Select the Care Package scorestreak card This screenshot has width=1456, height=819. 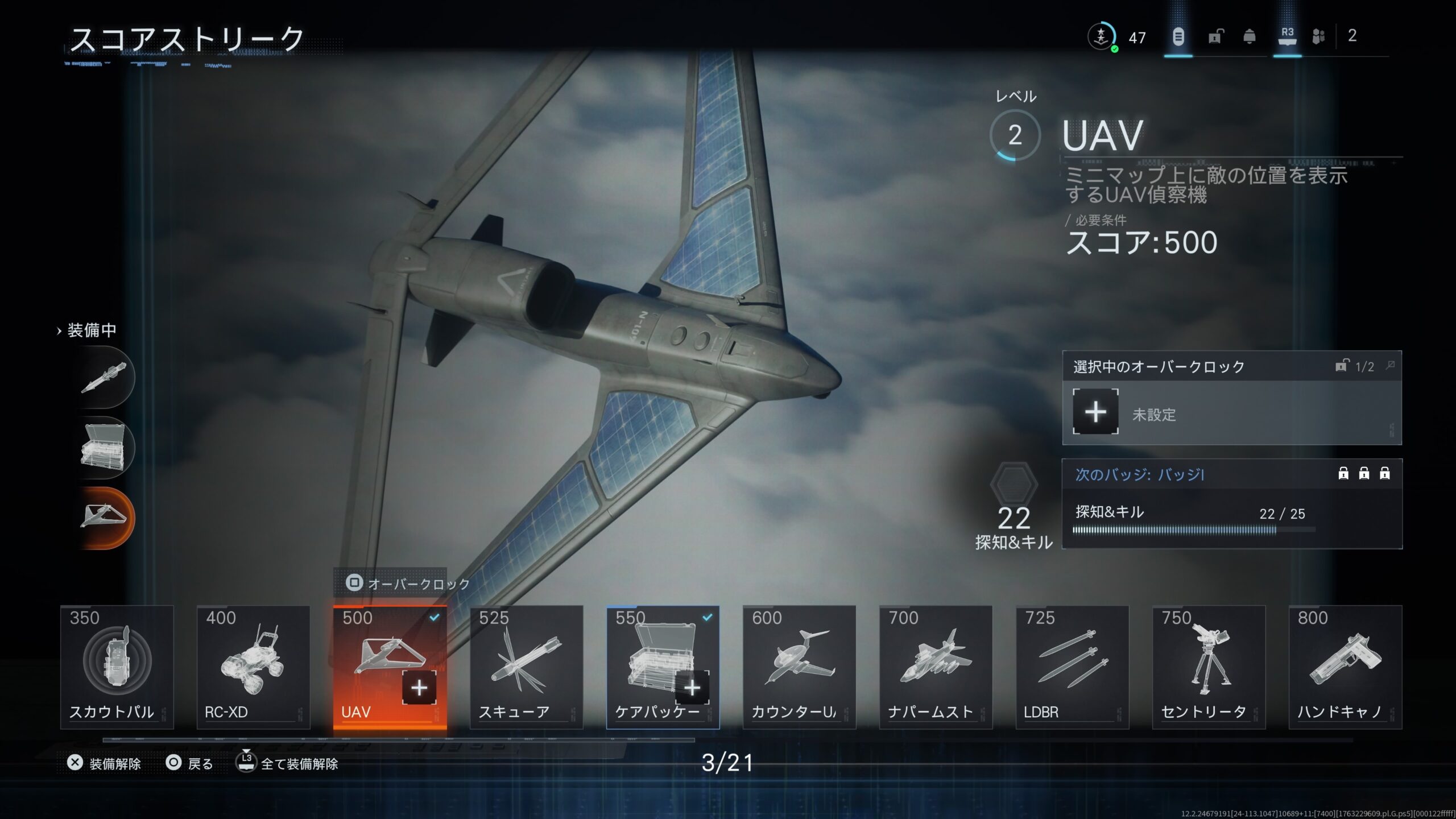tap(663, 667)
